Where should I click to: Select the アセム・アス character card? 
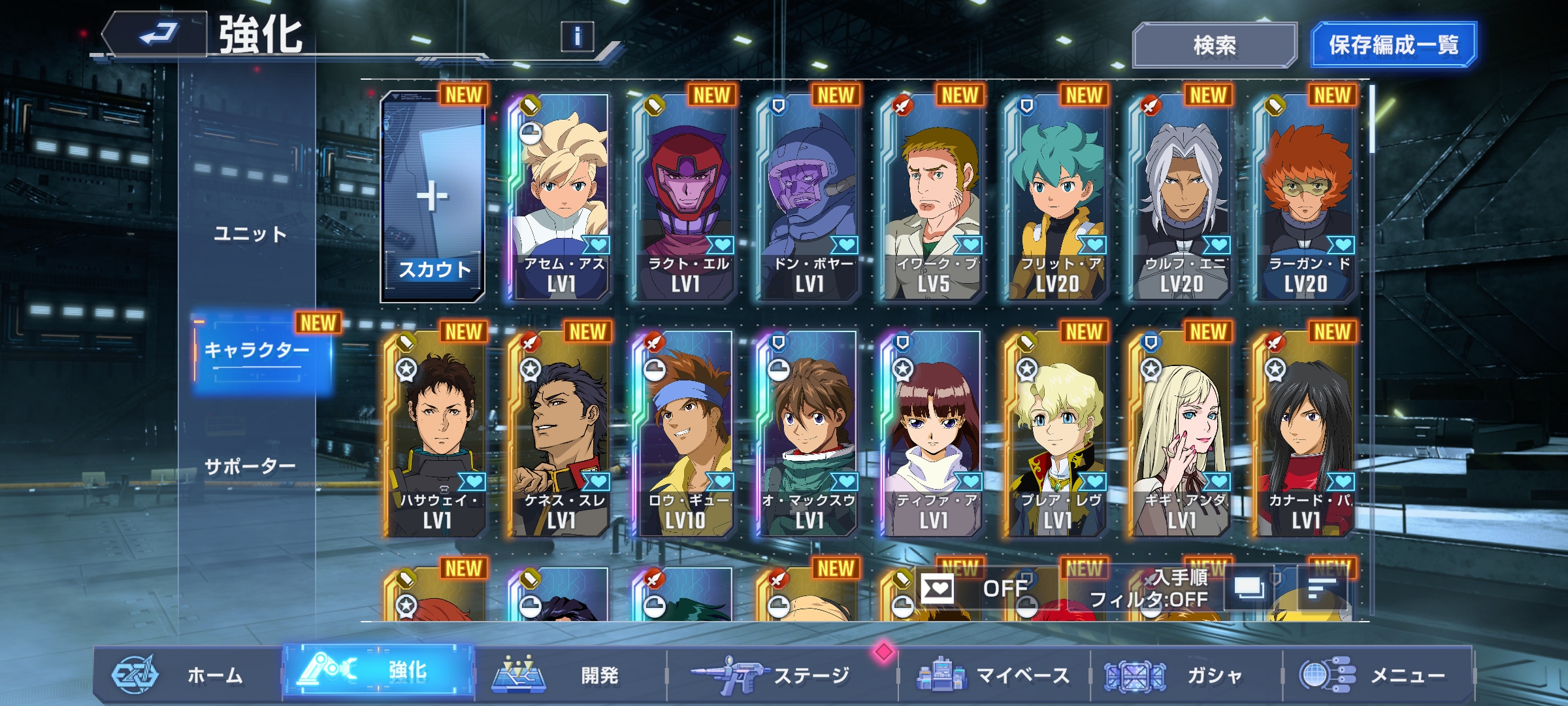click(559, 197)
